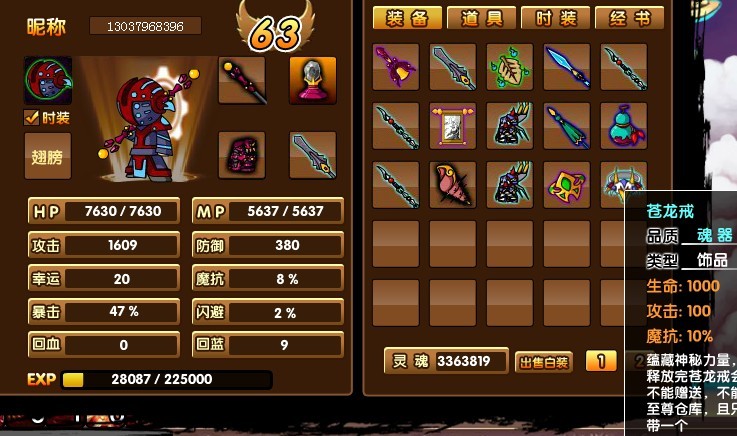Click the equipped crystal orb trophy slot
The height and width of the screenshot is (436, 737).
click(313, 81)
